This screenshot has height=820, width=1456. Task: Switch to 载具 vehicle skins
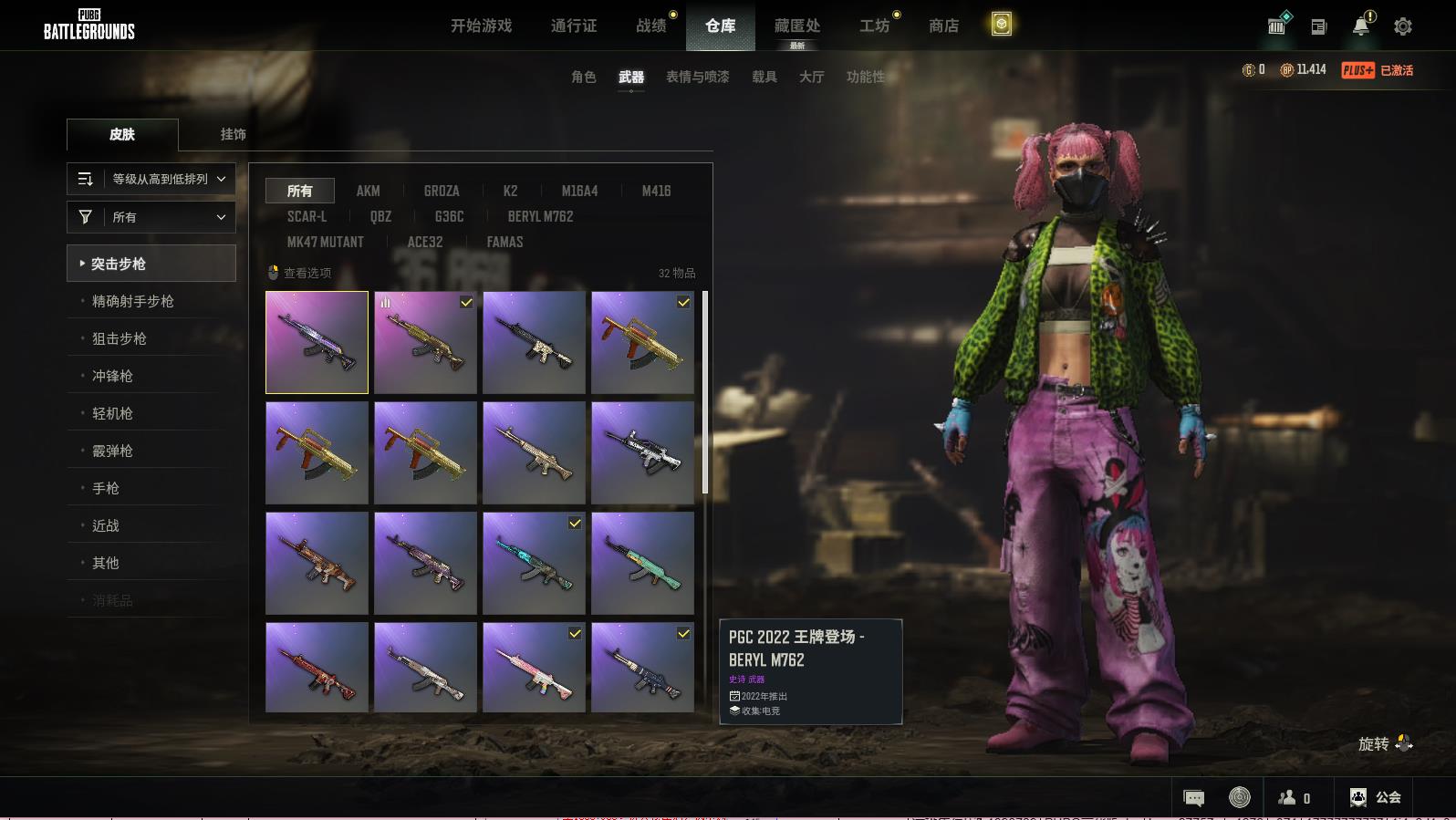click(x=764, y=77)
